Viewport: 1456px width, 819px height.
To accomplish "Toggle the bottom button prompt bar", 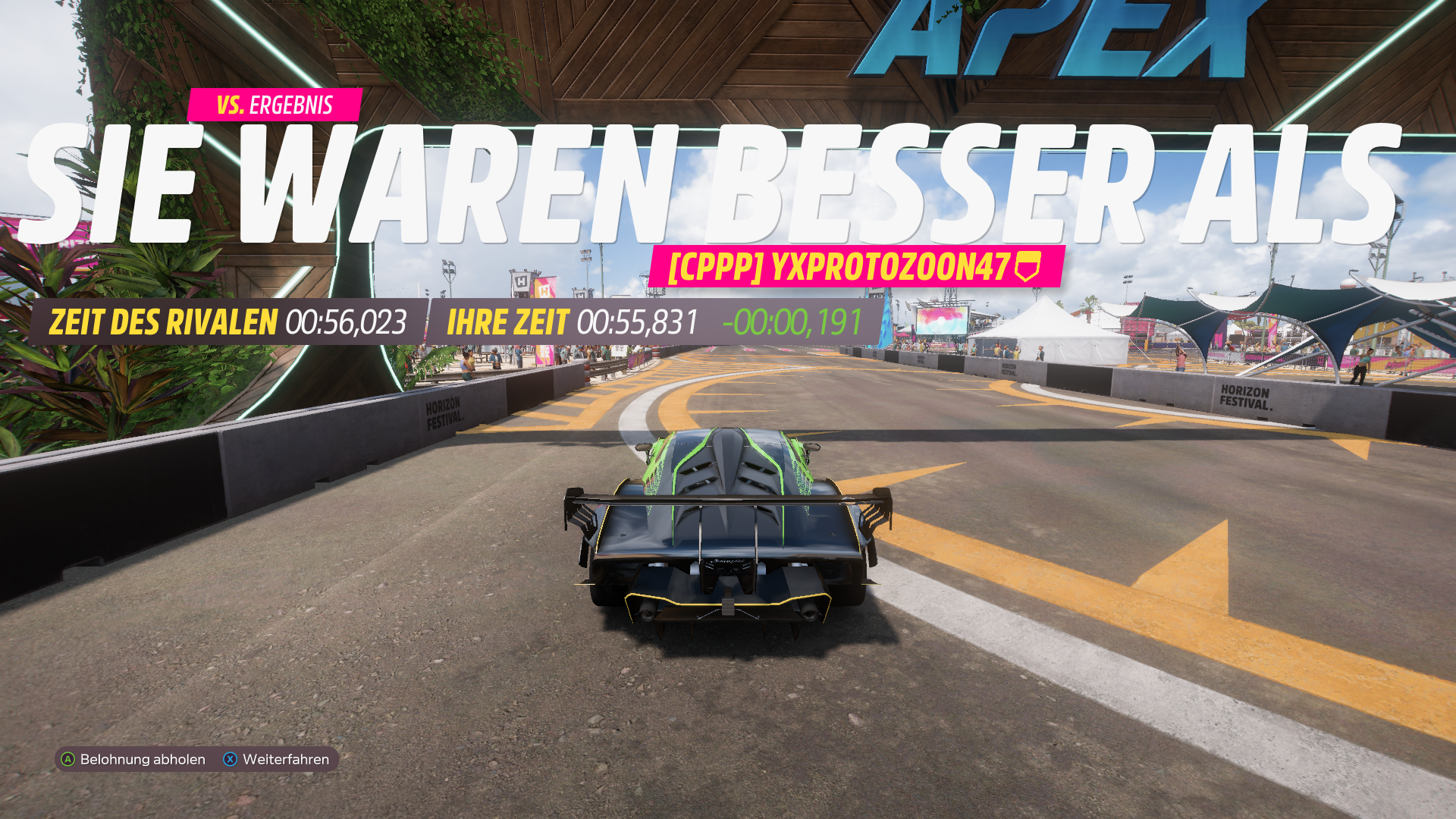I will (197, 759).
